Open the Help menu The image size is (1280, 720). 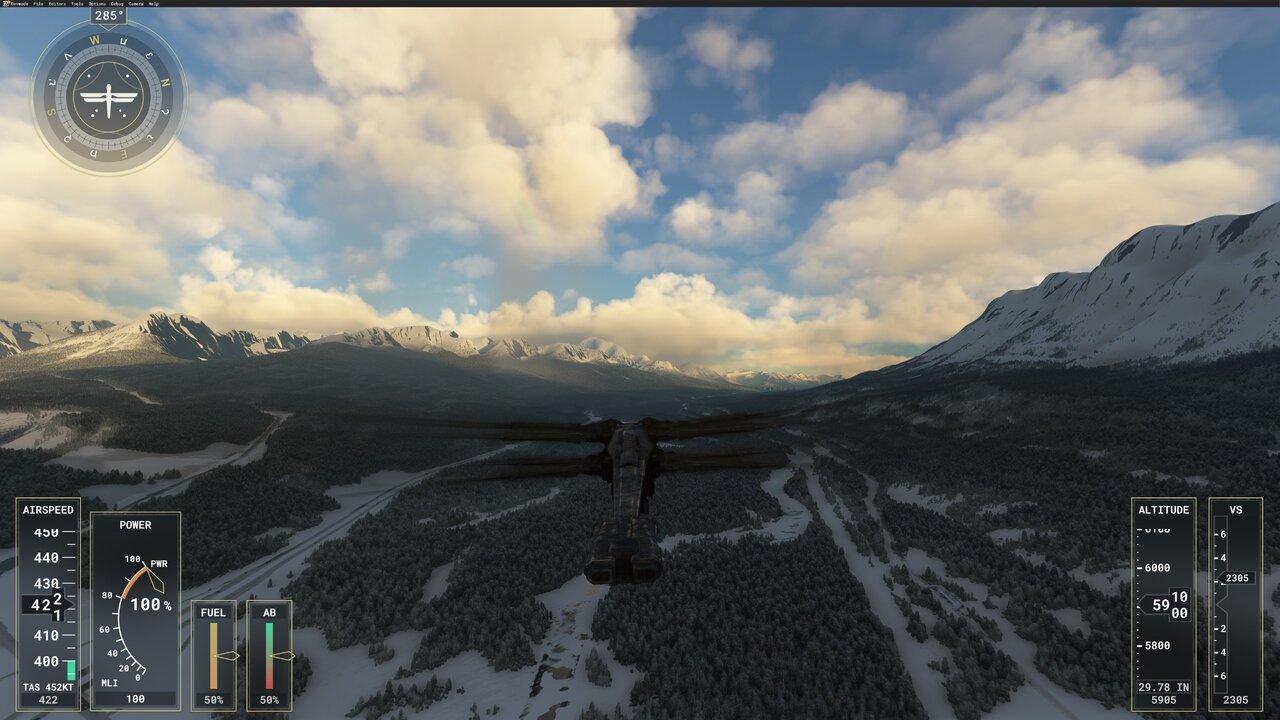coord(155,4)
